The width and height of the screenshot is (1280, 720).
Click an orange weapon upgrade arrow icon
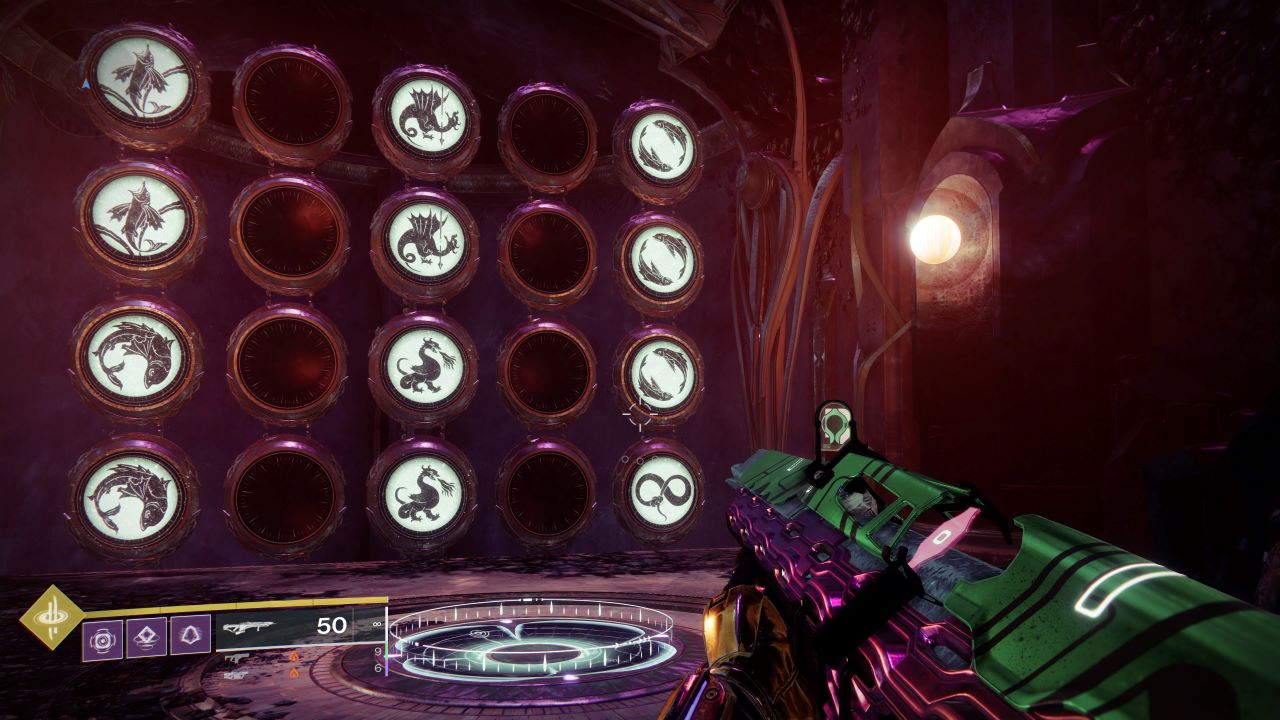(x=295, y=655)
